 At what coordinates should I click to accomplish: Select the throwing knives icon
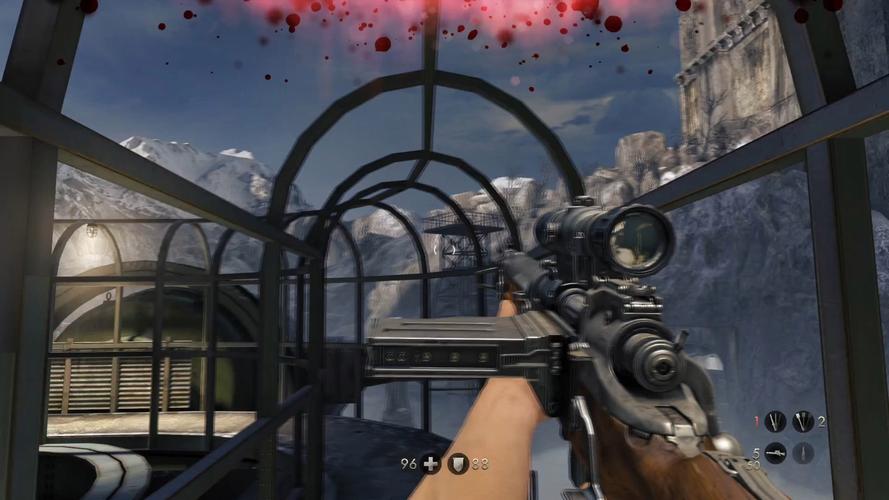coord(775,422)
